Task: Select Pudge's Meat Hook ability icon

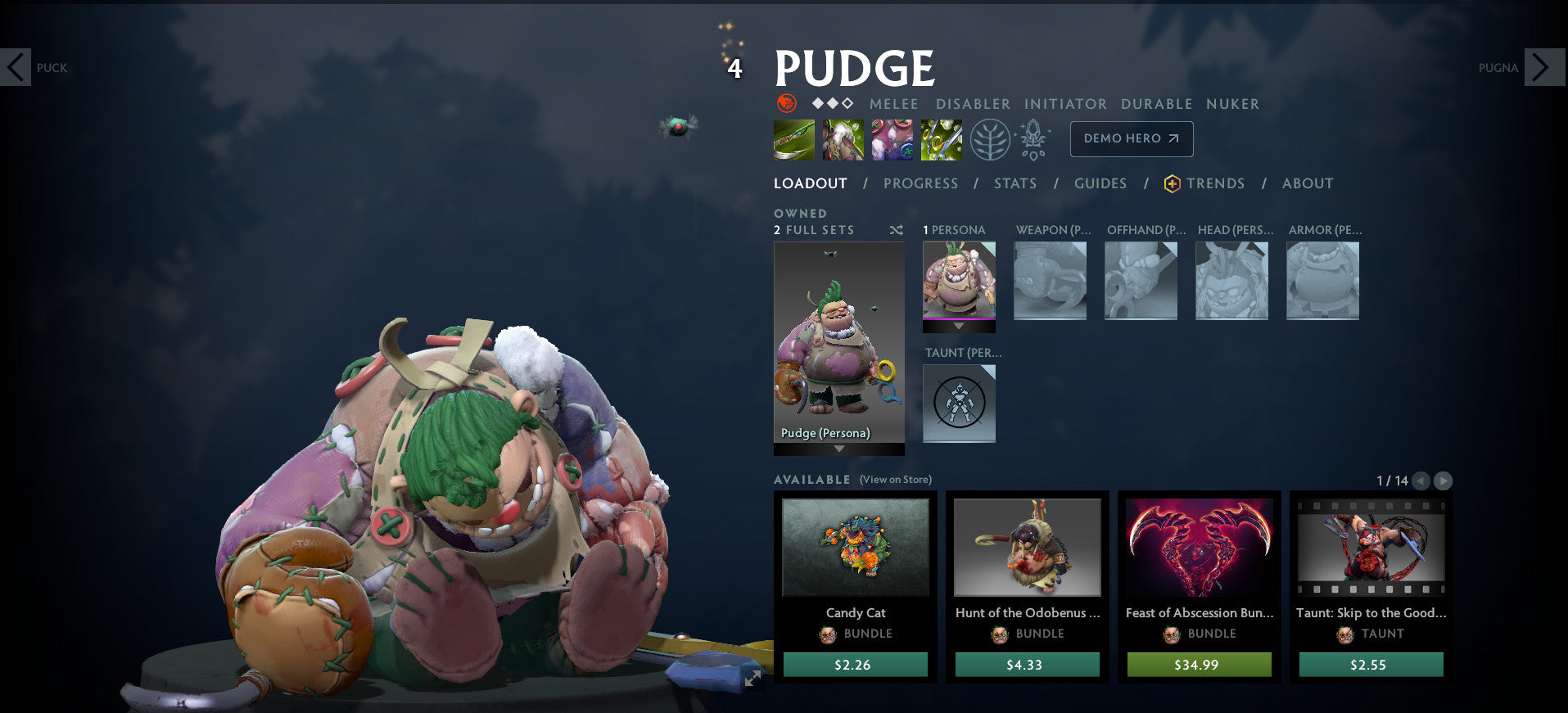Action: pos(793,139)
